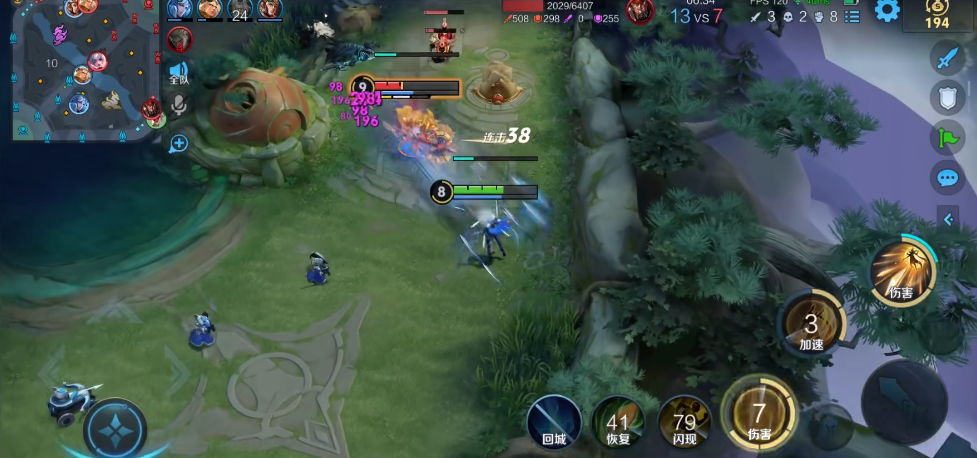Select the enemy hero portrait marked 4

tap(180, 39)
